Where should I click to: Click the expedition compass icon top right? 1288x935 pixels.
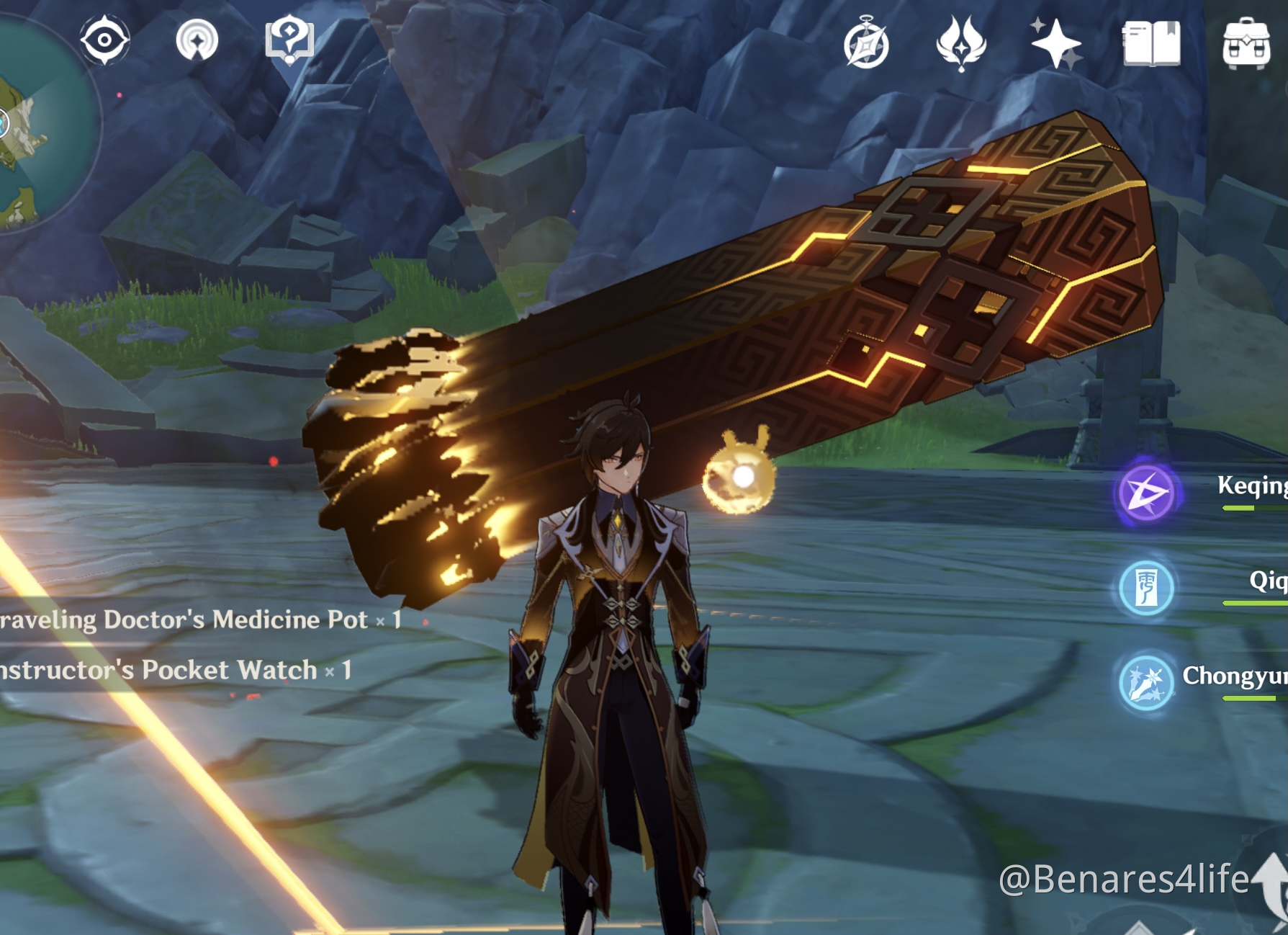click(866, 43)
